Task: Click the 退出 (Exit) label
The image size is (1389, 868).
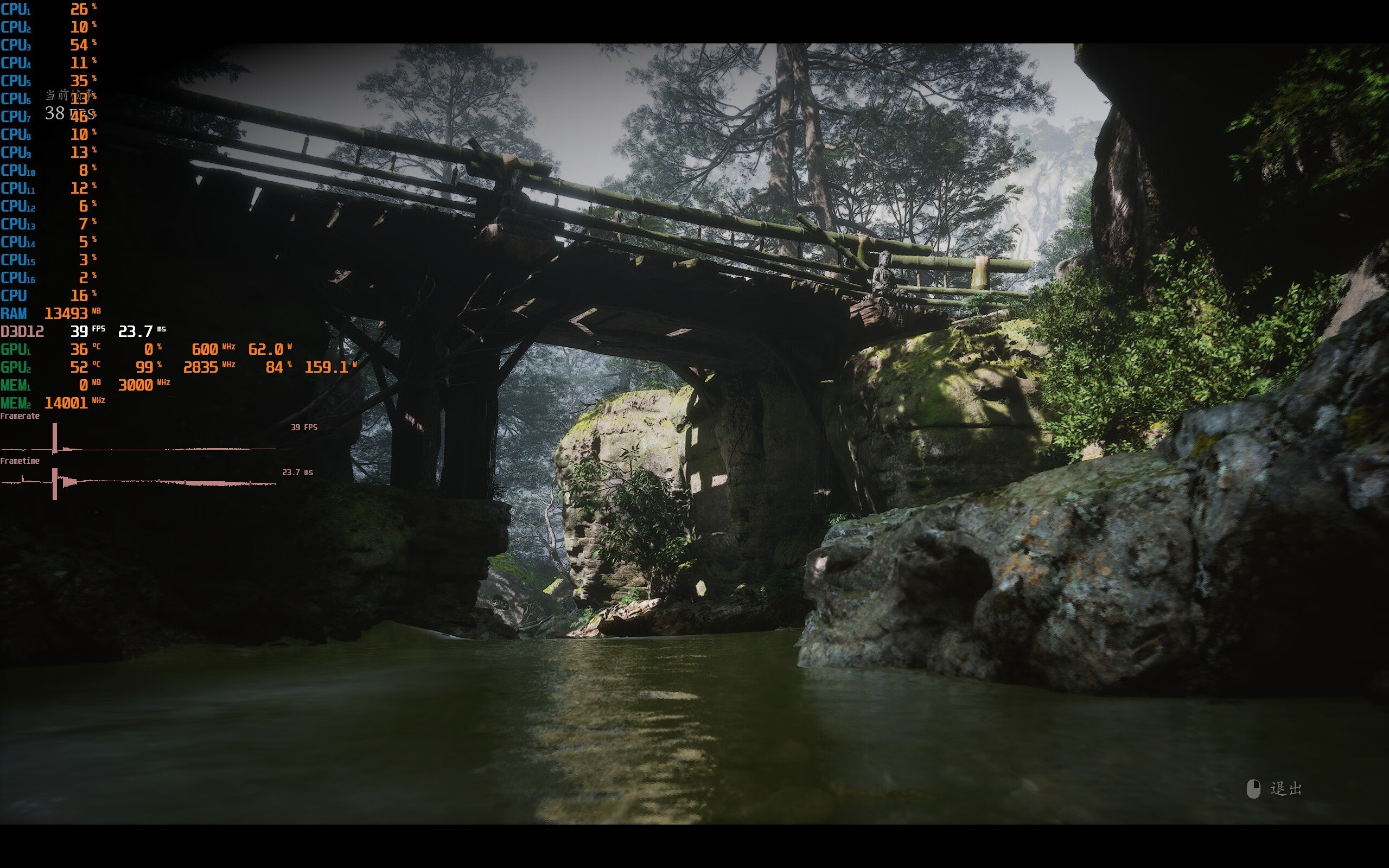Action: (x=1286, y=789)
